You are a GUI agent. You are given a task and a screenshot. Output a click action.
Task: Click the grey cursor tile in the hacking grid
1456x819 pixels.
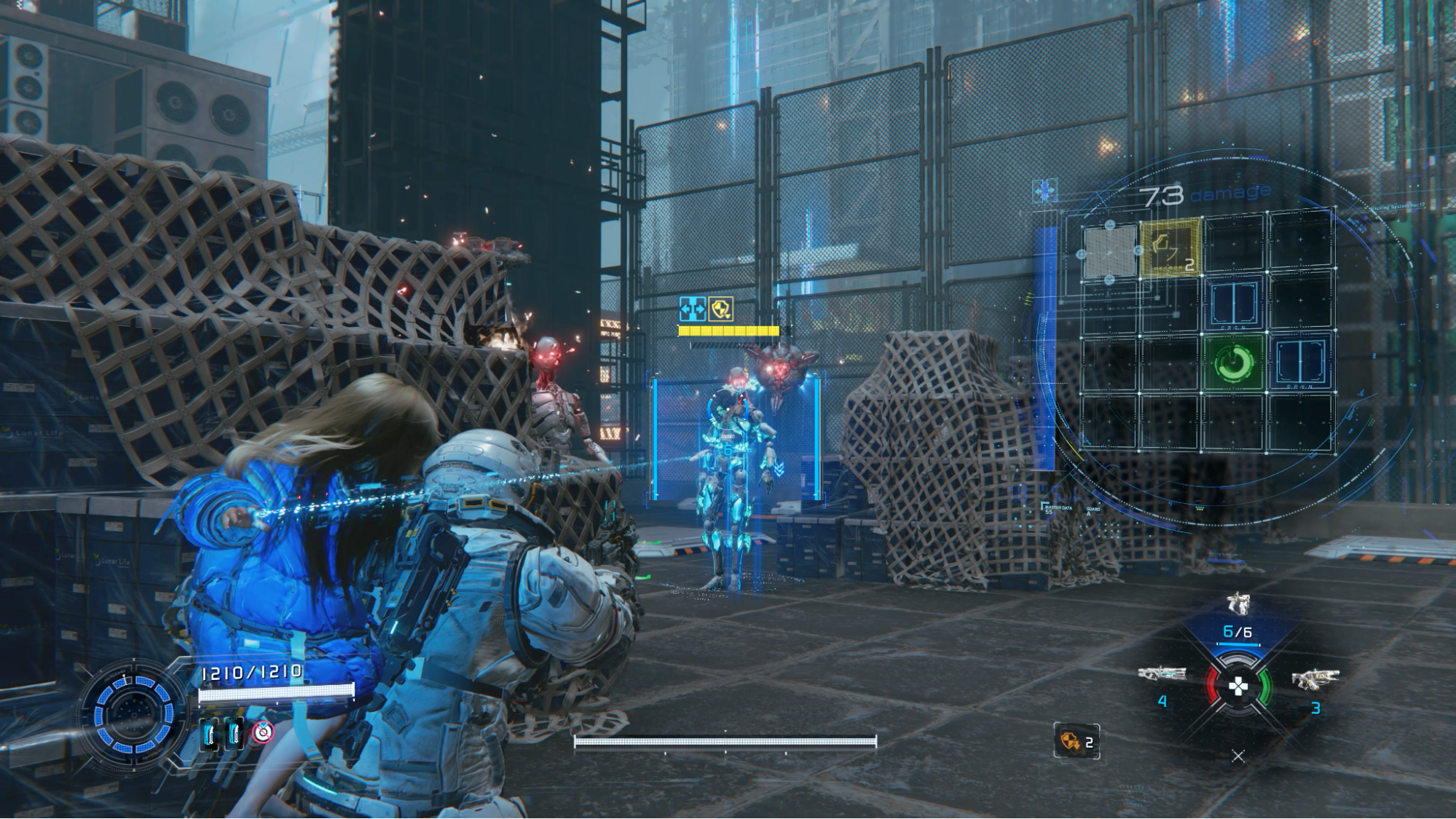pyautogui.click(x=1109, y=252)
